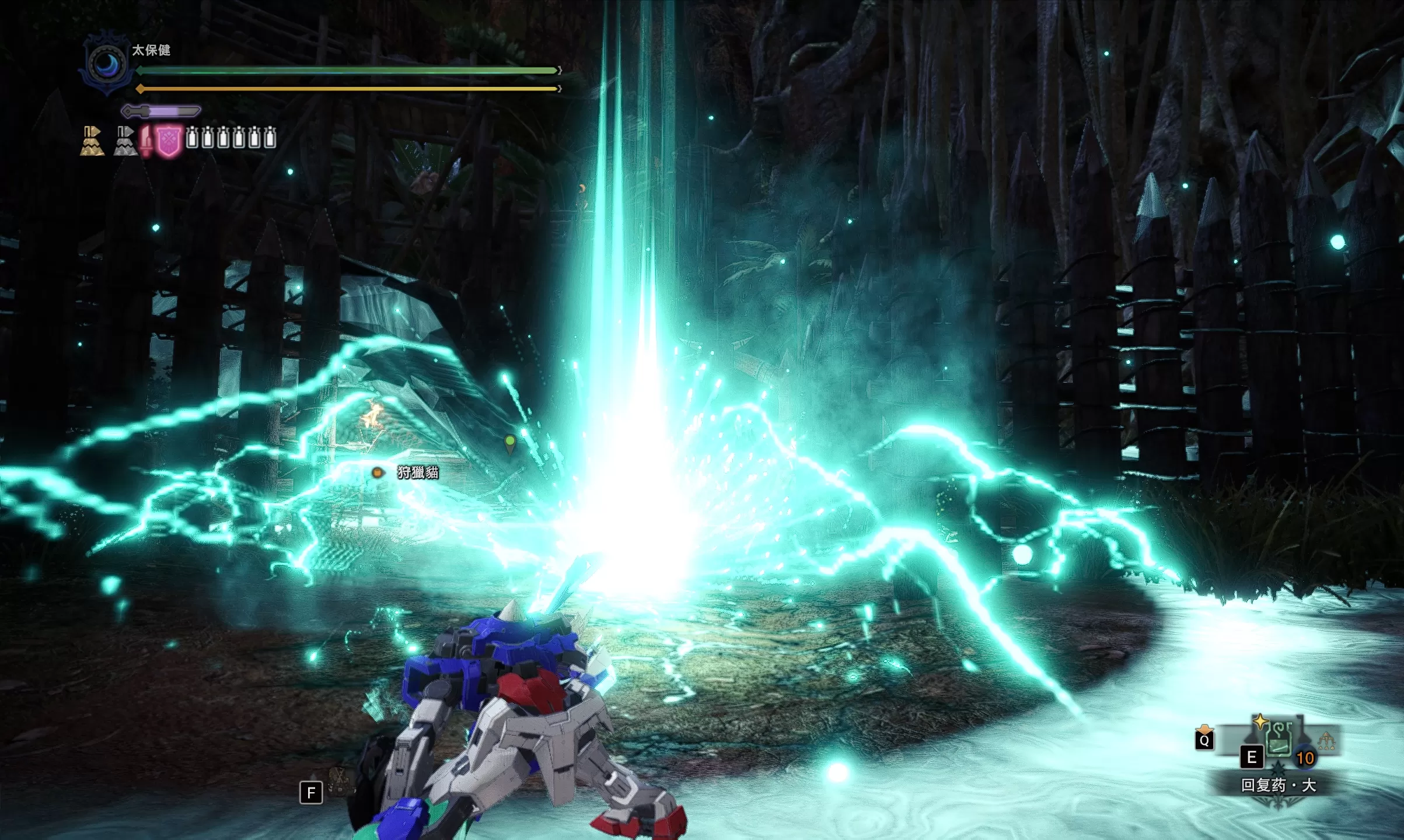
Task: Click the silver specialized tool icon
Action: pyautogui.click(x=125, y=141)
